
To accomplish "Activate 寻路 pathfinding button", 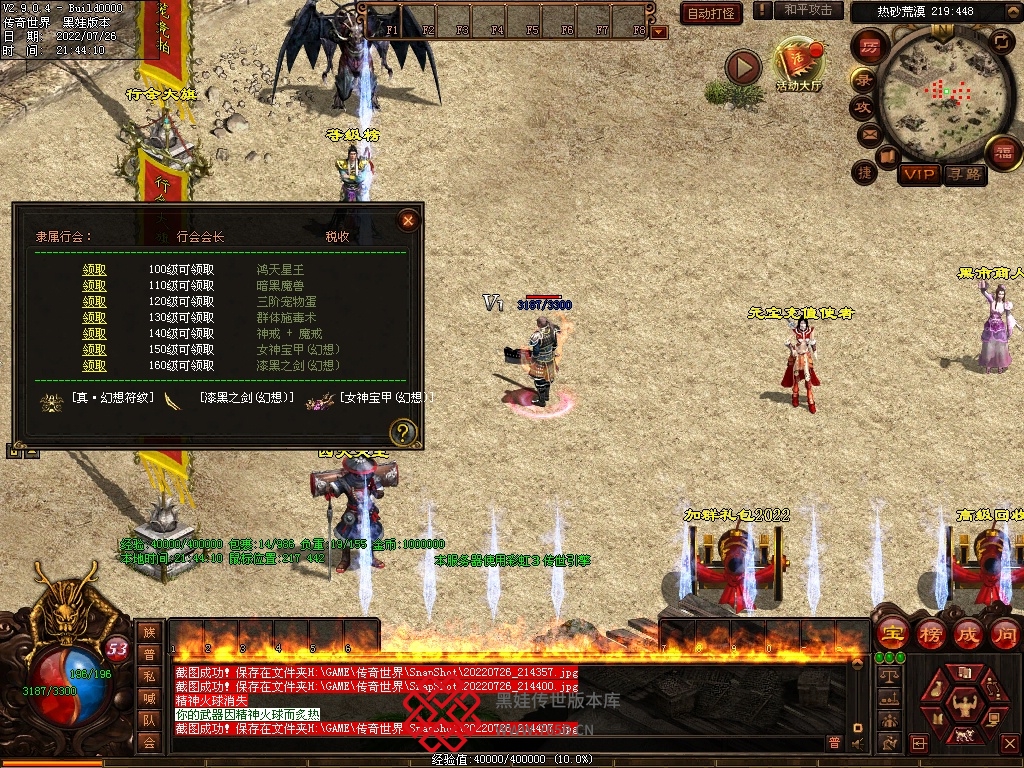I will 964,174.
